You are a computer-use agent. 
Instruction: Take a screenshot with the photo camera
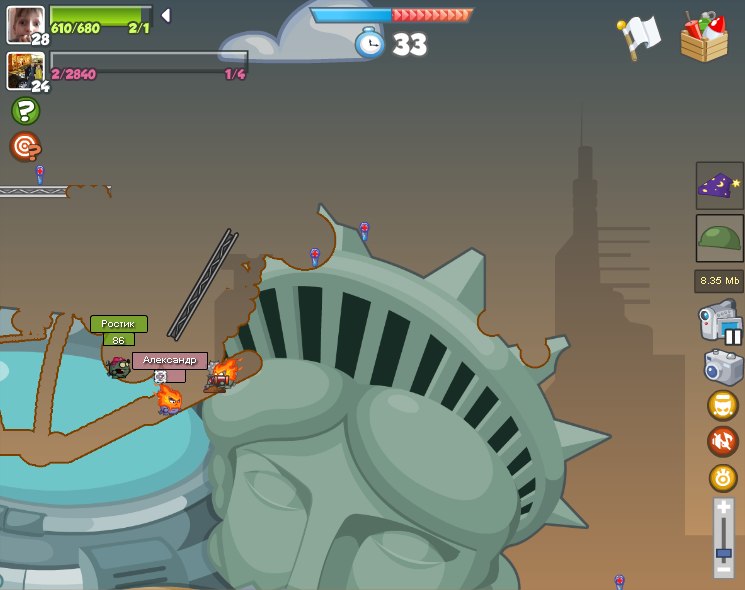[x=722, y=367]
